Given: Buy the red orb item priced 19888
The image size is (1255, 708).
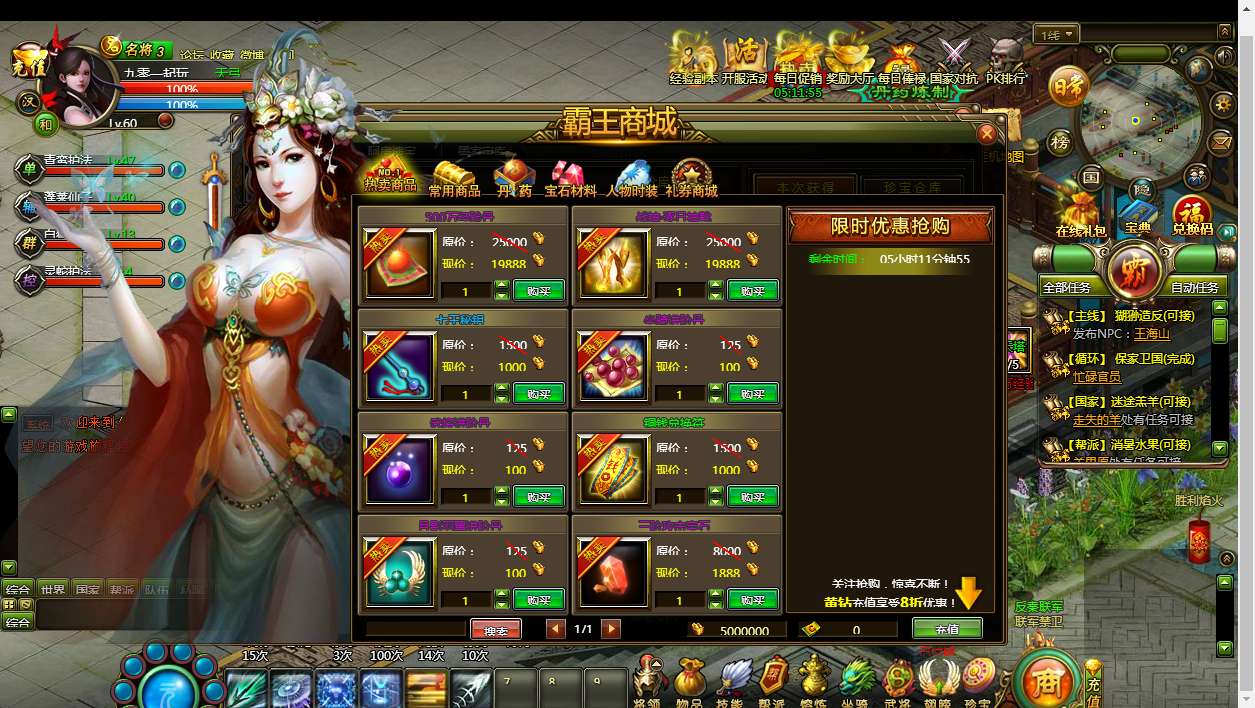Looking at the screenshot, I should 538,290.
